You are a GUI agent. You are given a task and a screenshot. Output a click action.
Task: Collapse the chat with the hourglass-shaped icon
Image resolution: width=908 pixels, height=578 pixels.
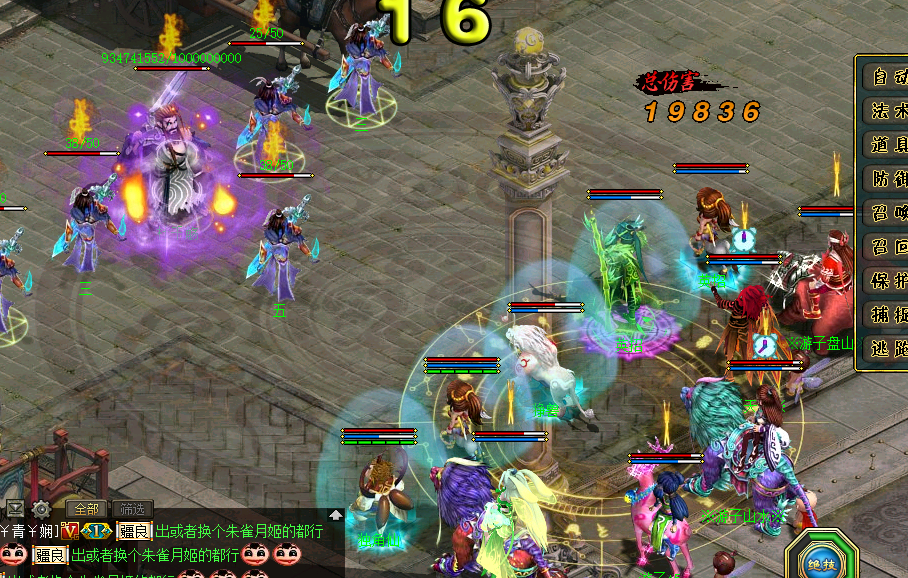pos(15,508)
